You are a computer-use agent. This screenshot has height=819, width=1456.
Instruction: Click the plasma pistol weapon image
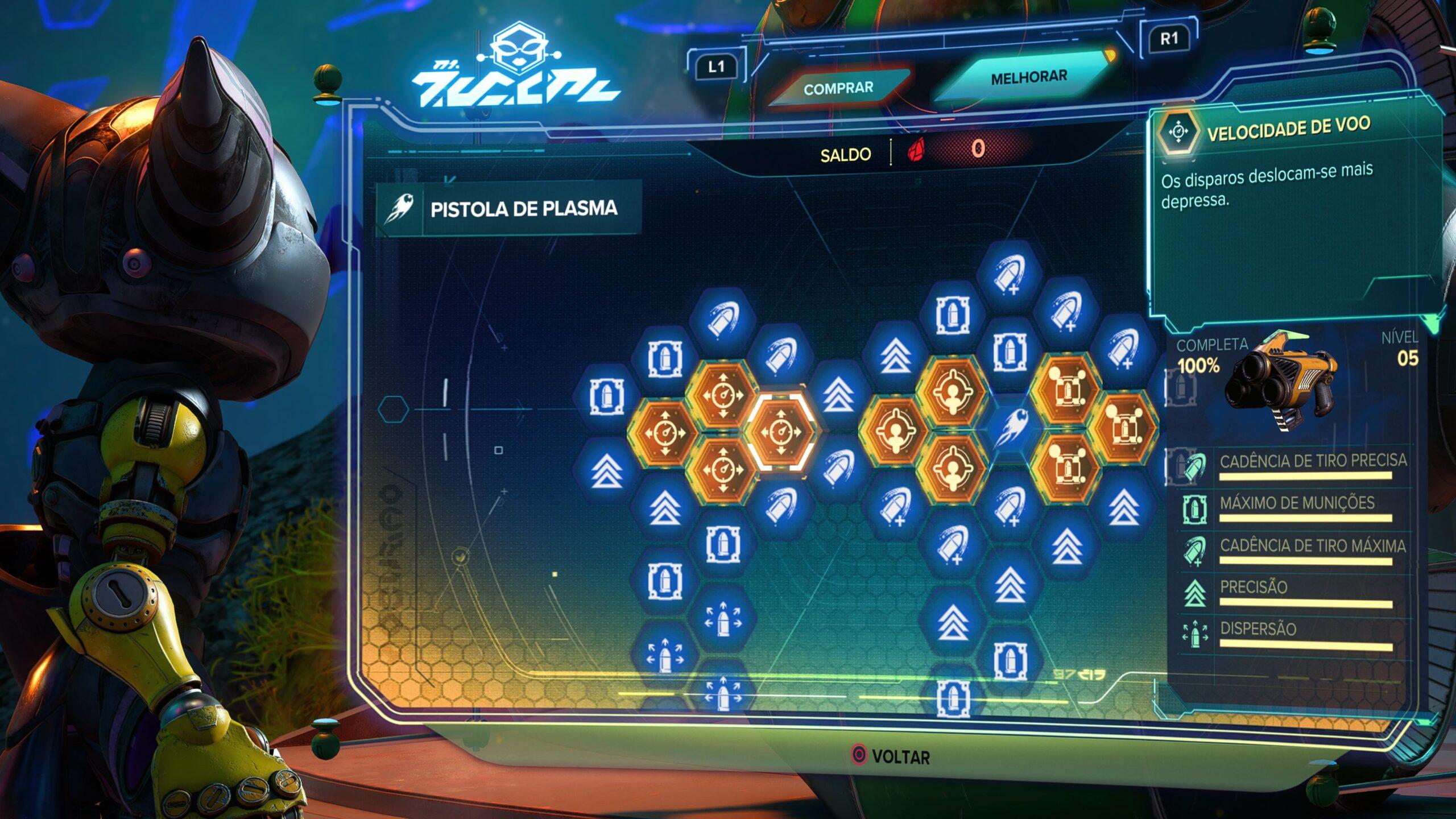[1283, 382]
